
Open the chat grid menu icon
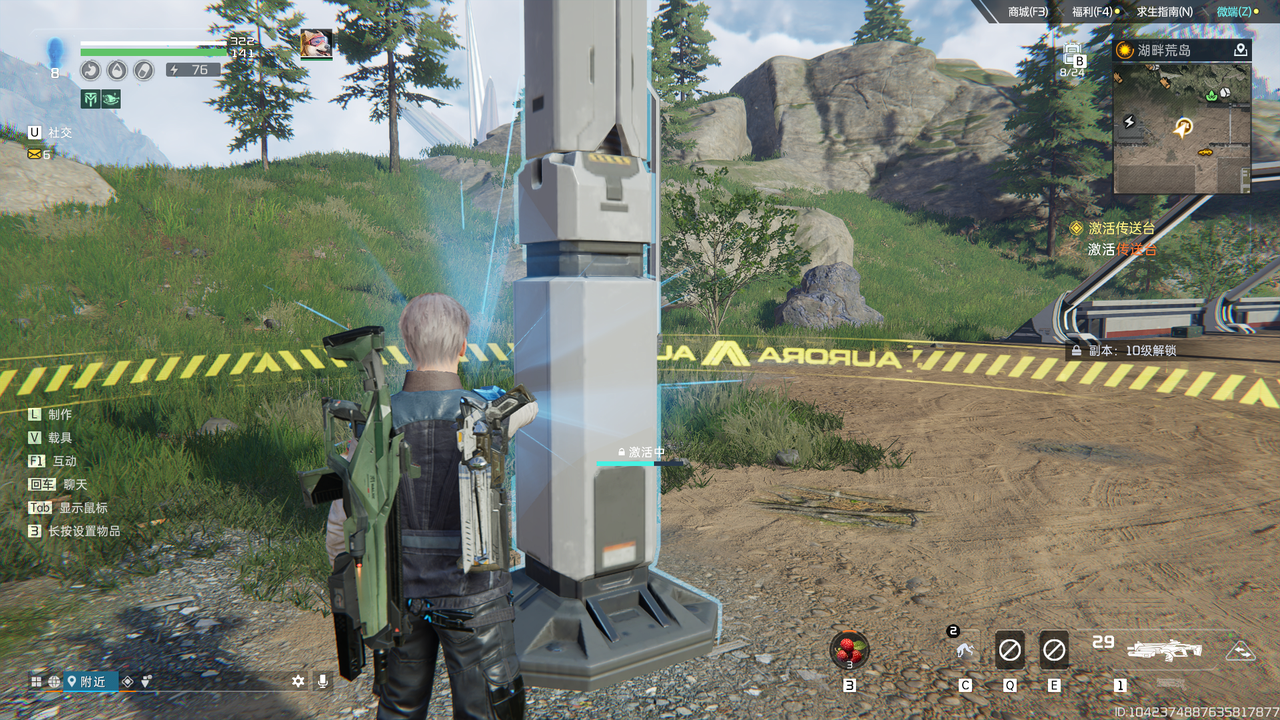point(37,681)
